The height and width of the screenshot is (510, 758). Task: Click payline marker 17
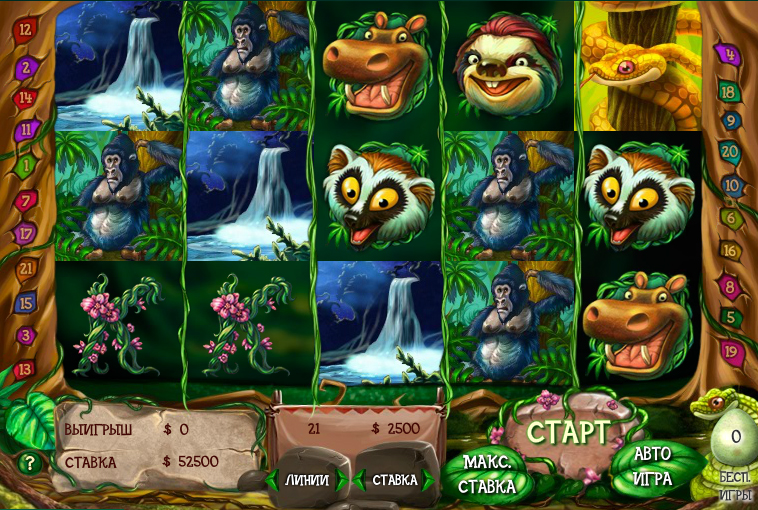tap(27, 234)
